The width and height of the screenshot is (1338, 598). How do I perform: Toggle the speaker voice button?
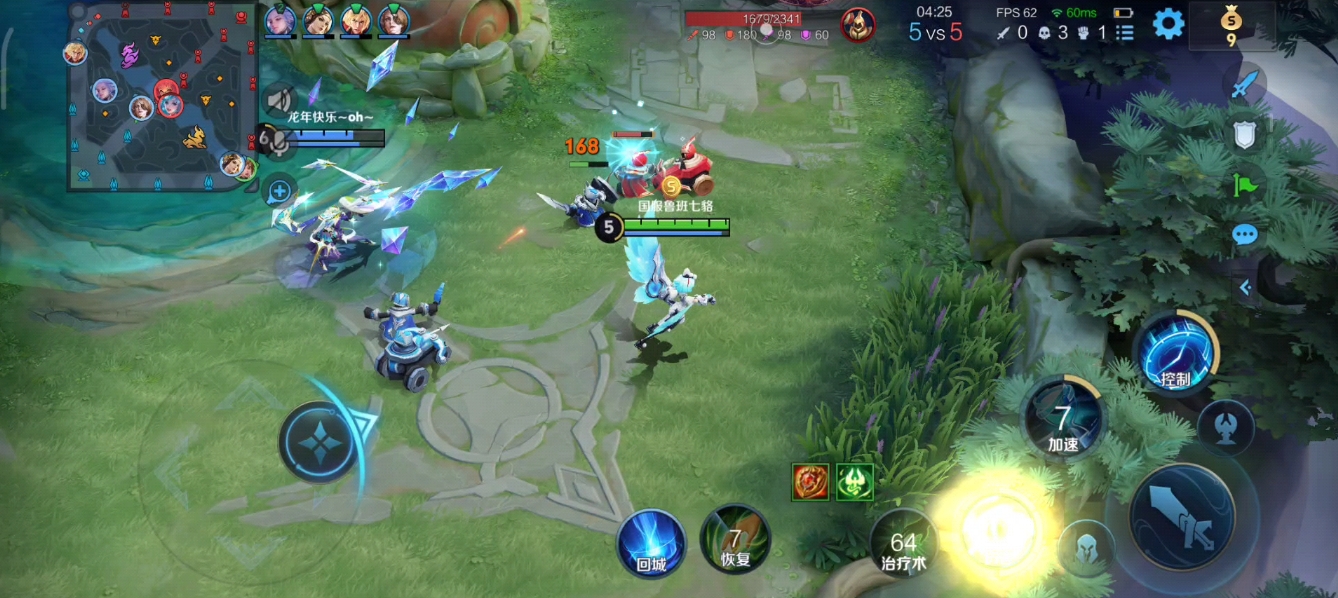(279, 100)
